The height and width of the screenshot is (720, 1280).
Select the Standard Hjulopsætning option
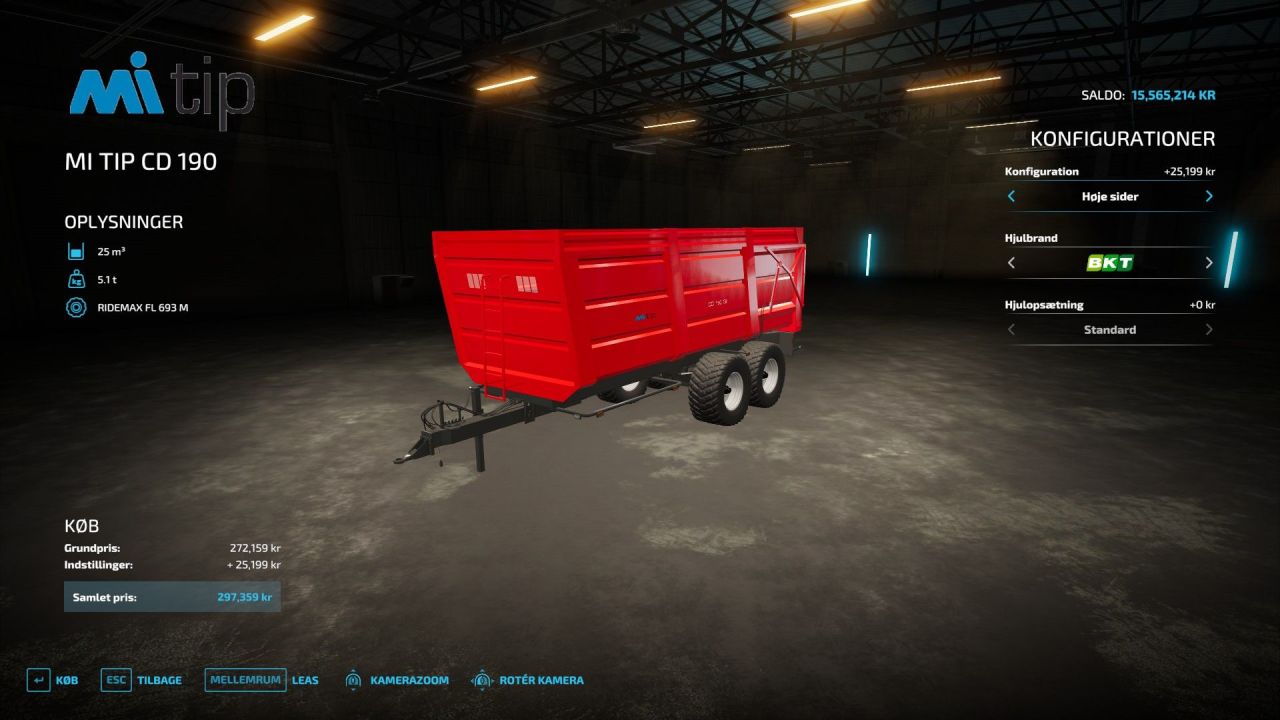tap(1110, 329)
